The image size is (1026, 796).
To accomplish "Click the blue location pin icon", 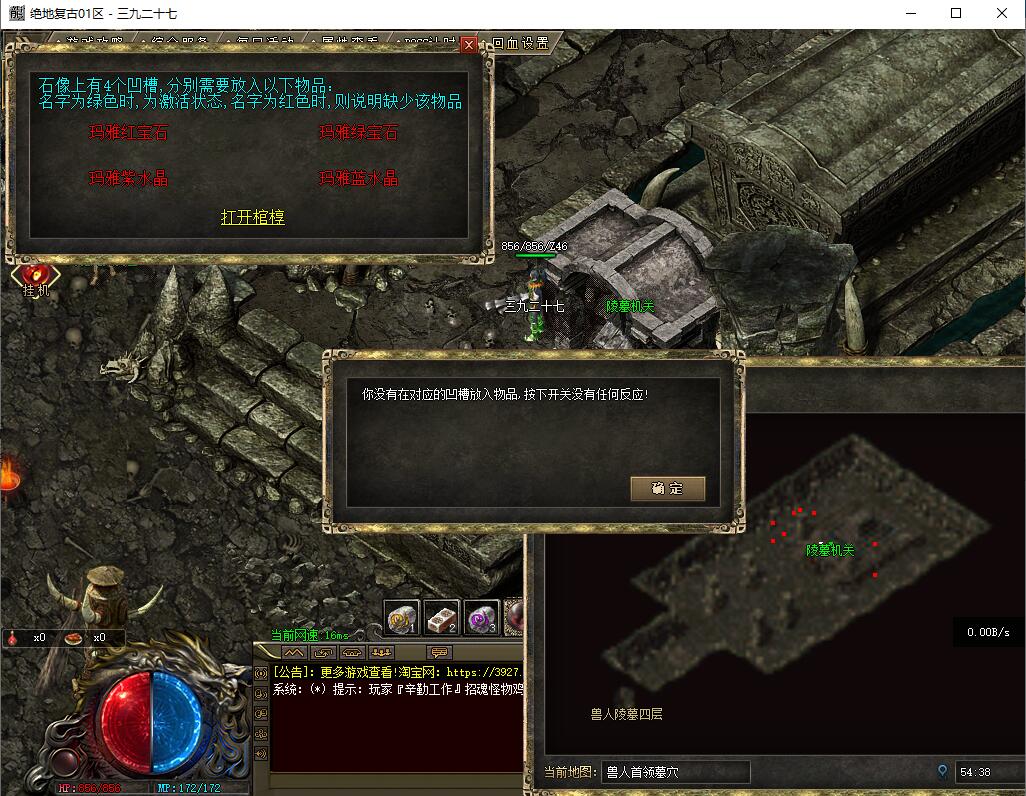I will tap(942, 772).
